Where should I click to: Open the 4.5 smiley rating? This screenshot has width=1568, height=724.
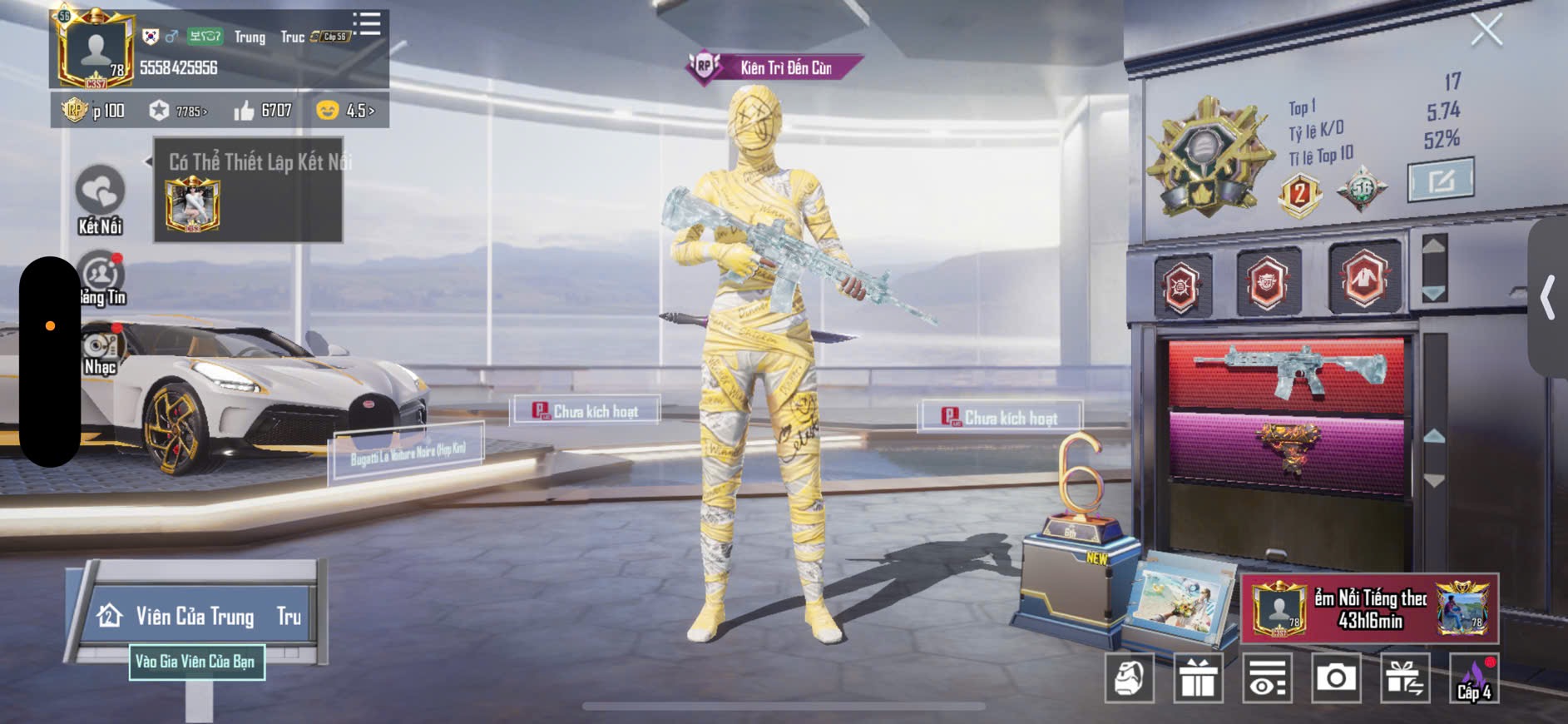tap(346, 111)
